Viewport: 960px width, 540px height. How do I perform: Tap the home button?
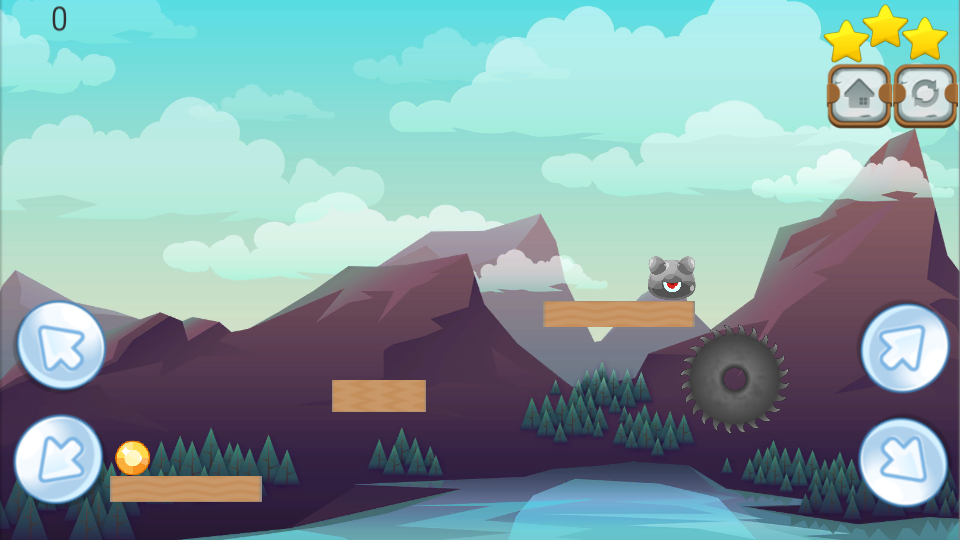[859, 95]
